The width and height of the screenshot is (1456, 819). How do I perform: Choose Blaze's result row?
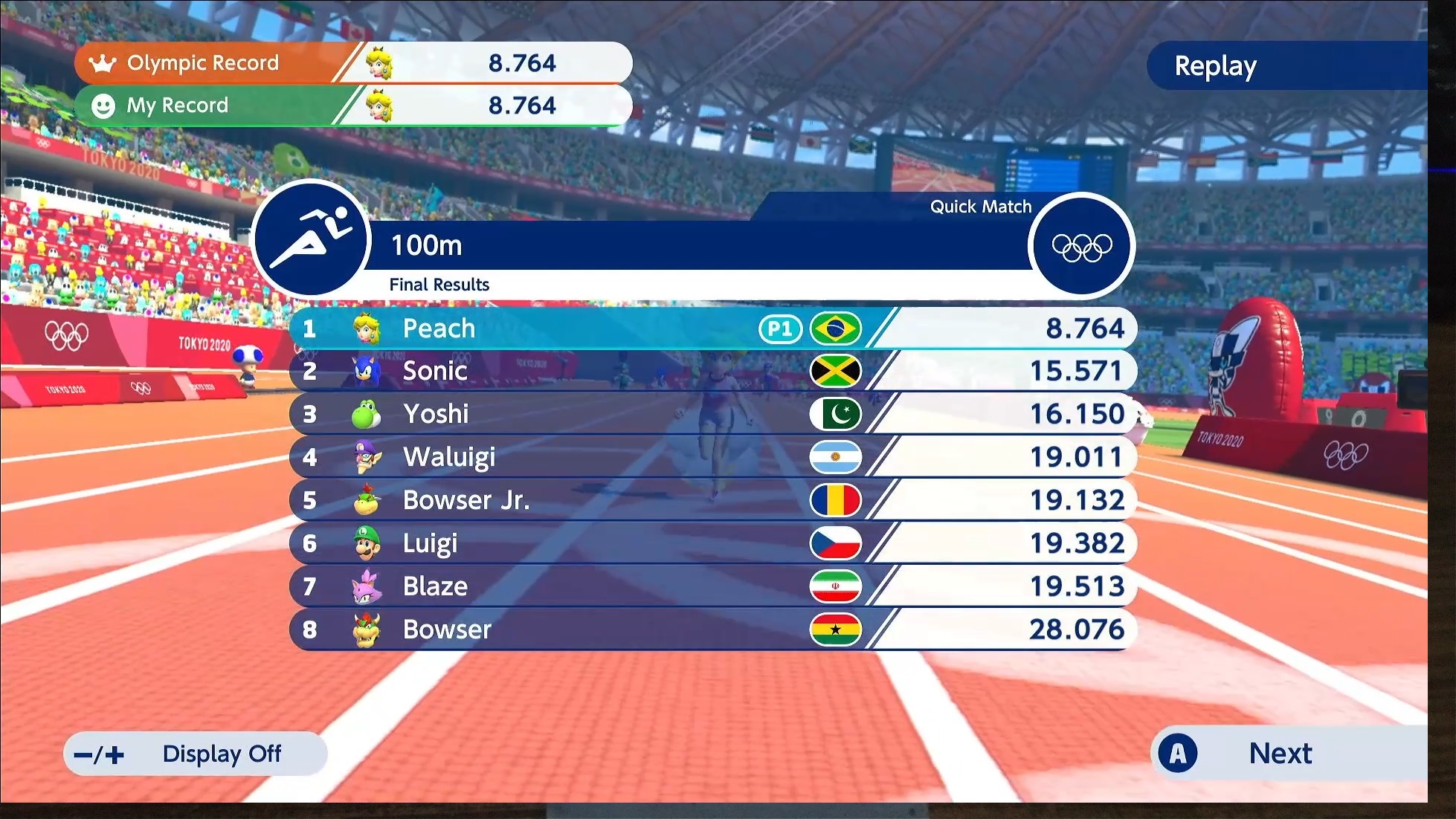pyautogui.click(x=712, y=586)
